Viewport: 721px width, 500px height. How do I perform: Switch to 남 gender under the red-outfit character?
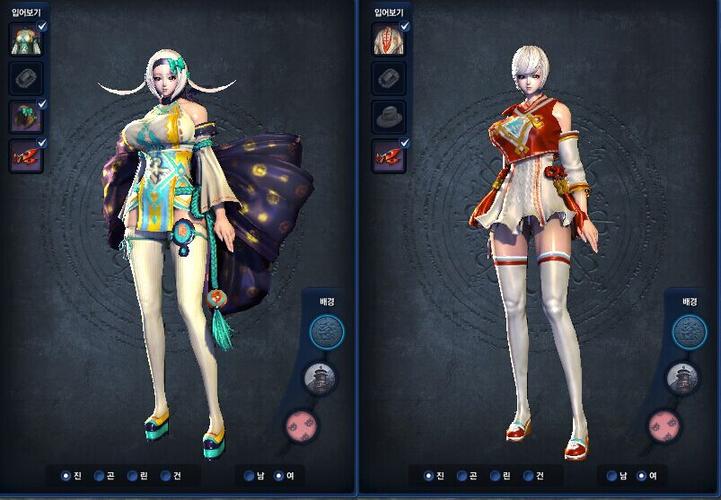pyautogui.click(x=612, y=475)
